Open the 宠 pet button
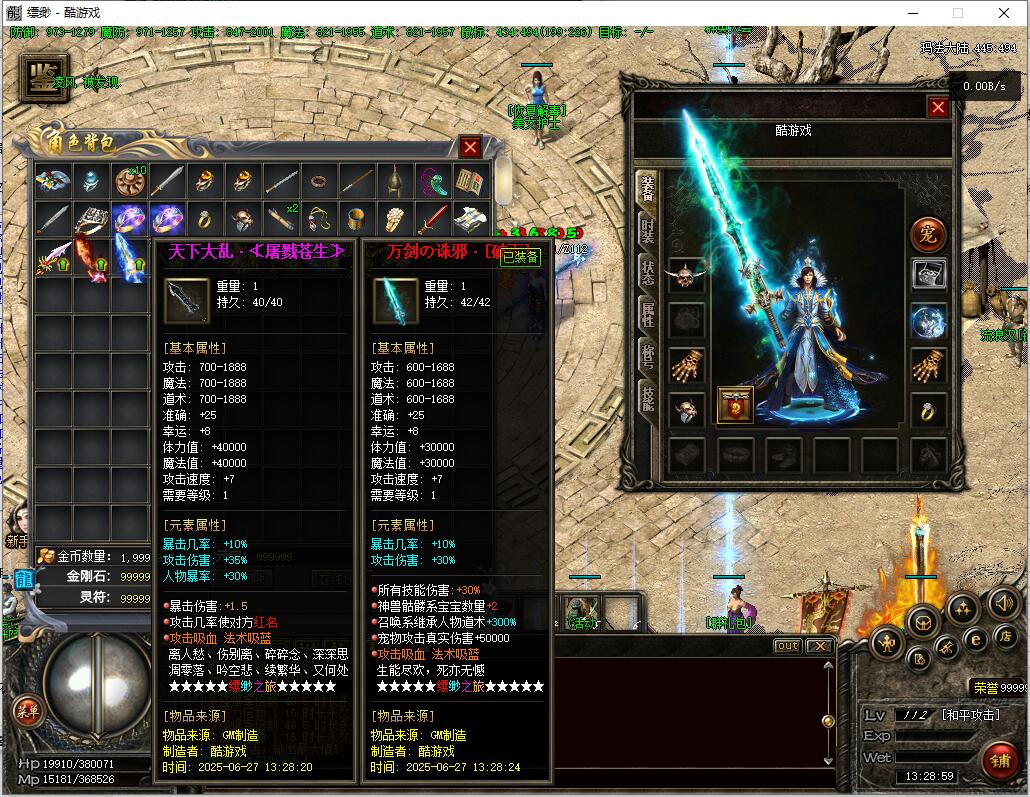Viewport: 1030px width, 797px height. tap(928, 235)
